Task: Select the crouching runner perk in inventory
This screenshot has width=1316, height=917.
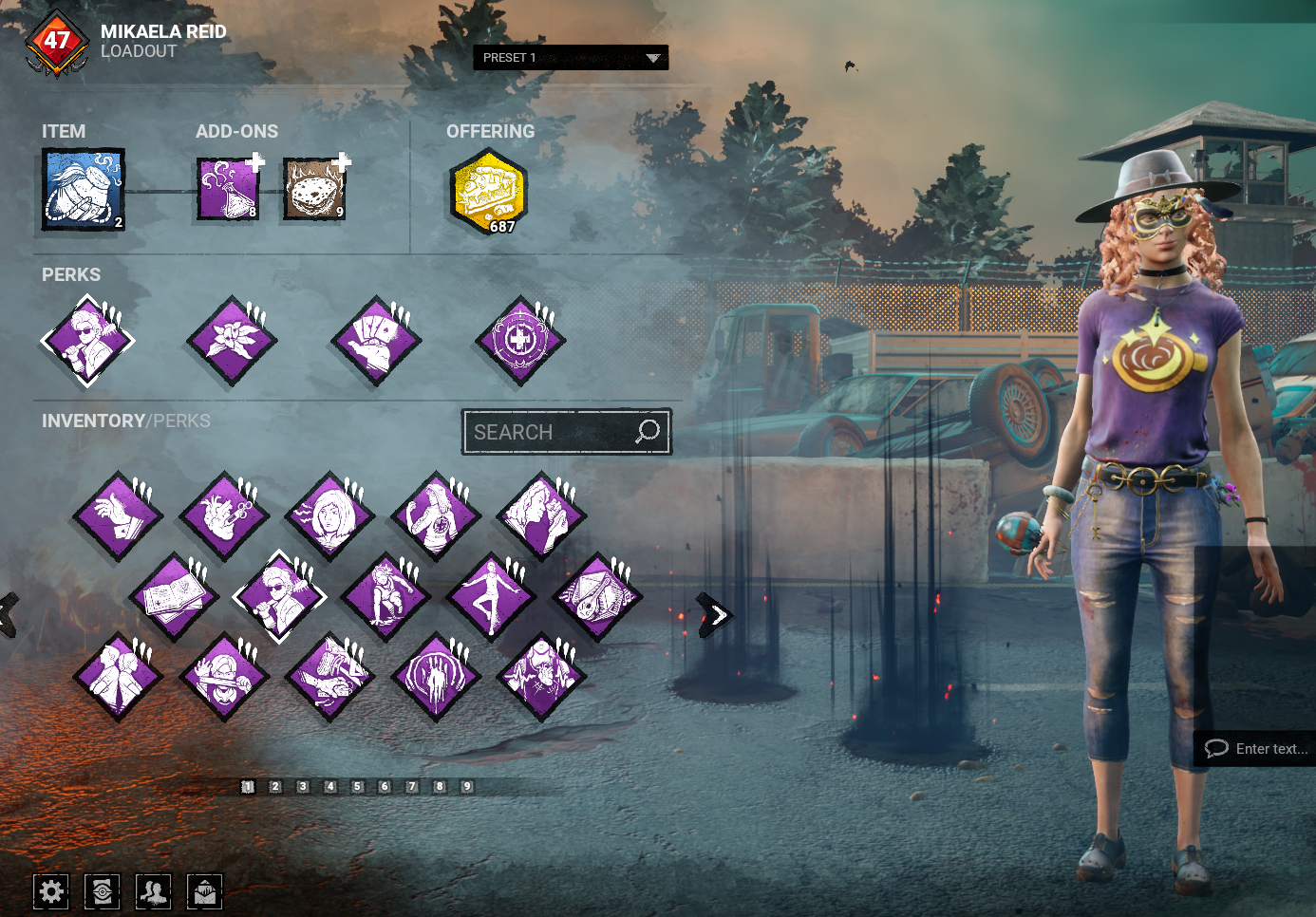Action: [x=385, y=597]
